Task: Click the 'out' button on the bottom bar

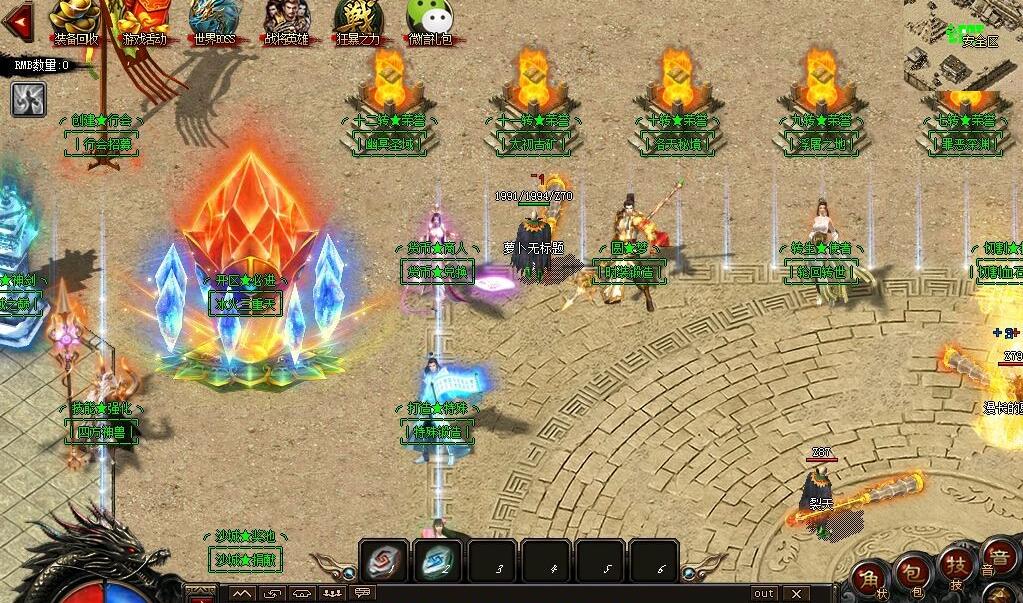Action: 764,593
